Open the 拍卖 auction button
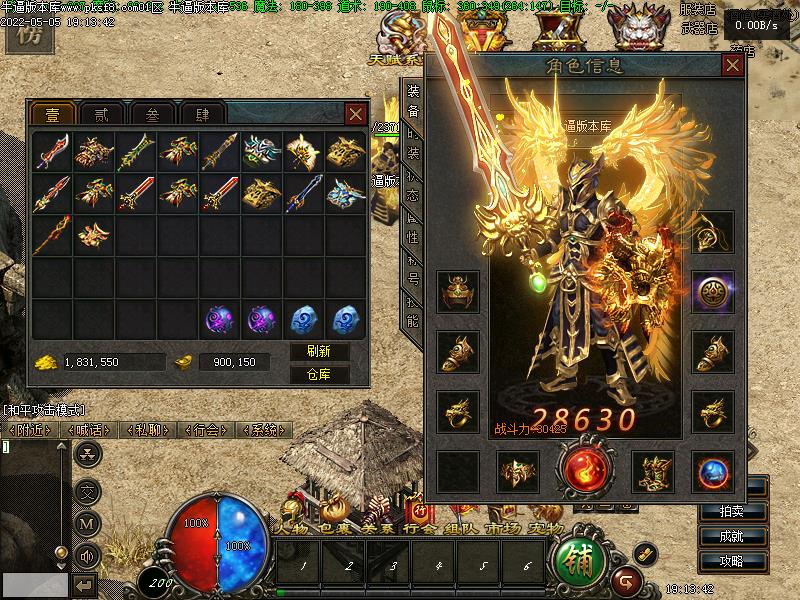 (744, 511)
